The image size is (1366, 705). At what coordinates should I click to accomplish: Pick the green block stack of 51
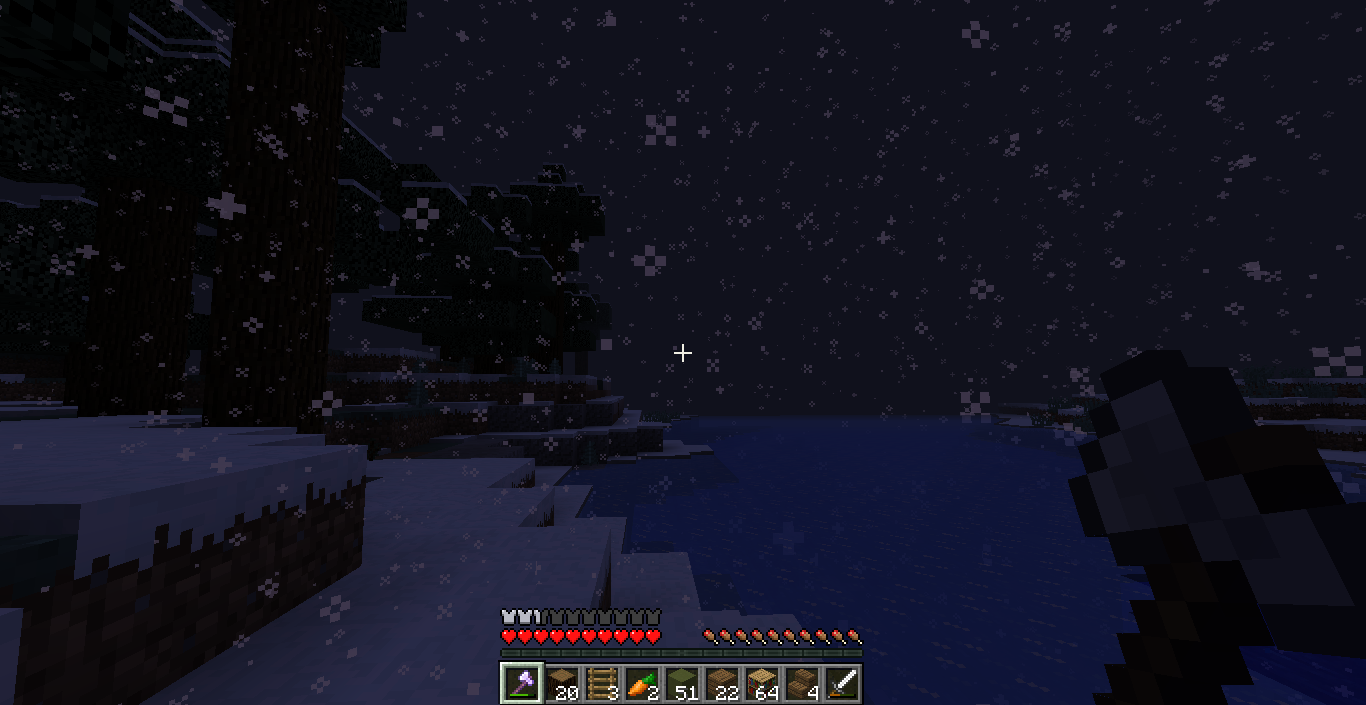pos(682,683)
